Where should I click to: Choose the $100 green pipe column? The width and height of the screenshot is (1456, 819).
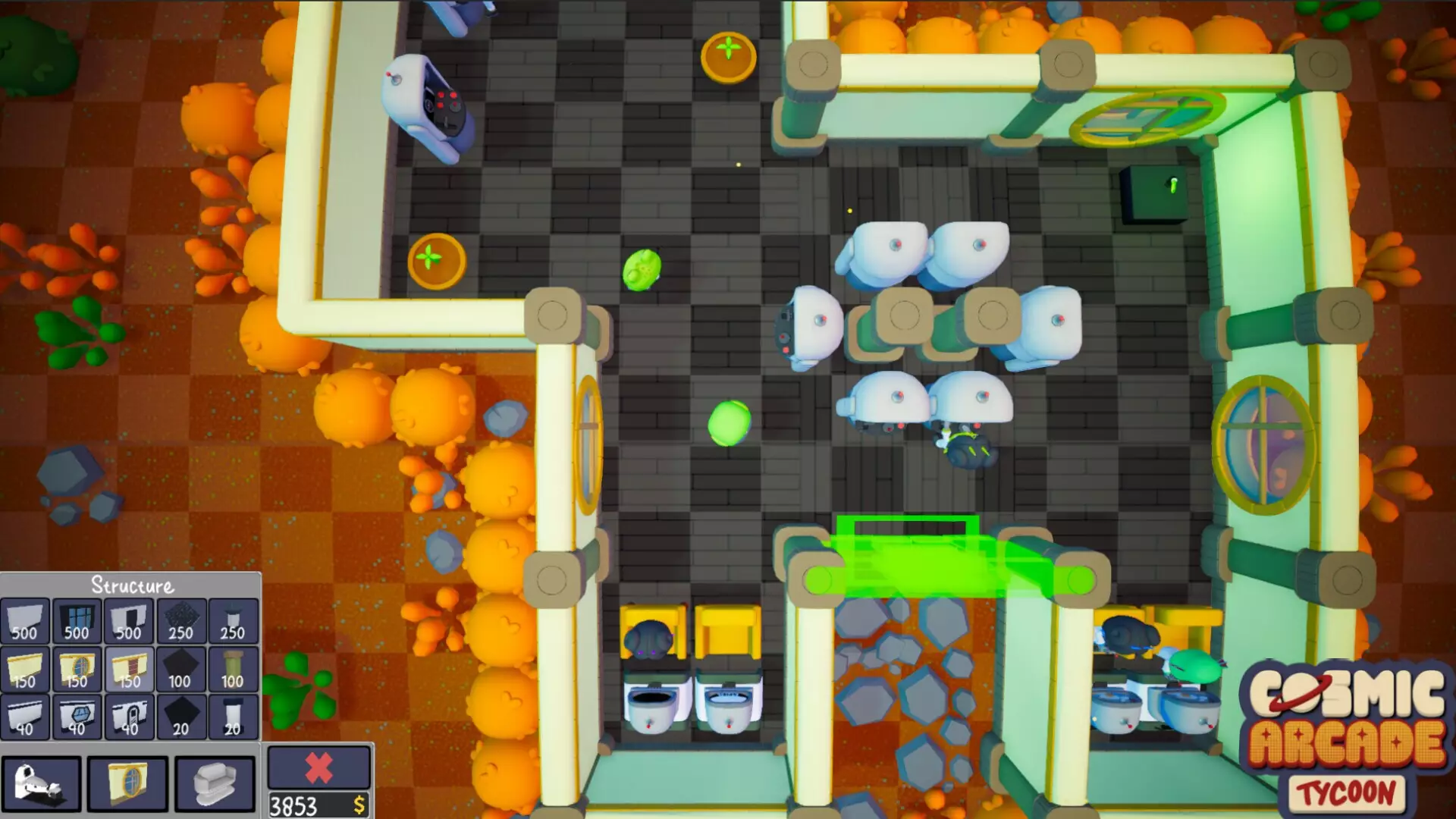click(x=231, y=670)
